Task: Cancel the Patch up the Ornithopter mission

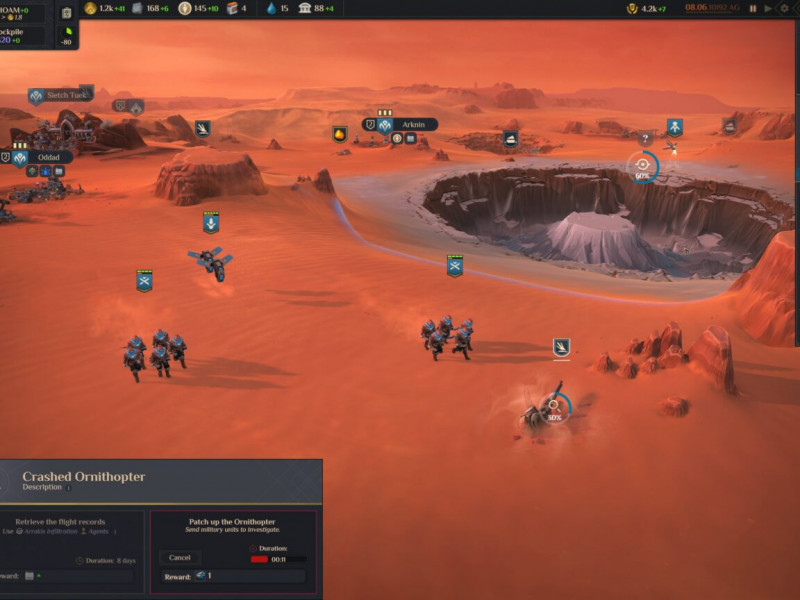Action: (x=180, y=557)
